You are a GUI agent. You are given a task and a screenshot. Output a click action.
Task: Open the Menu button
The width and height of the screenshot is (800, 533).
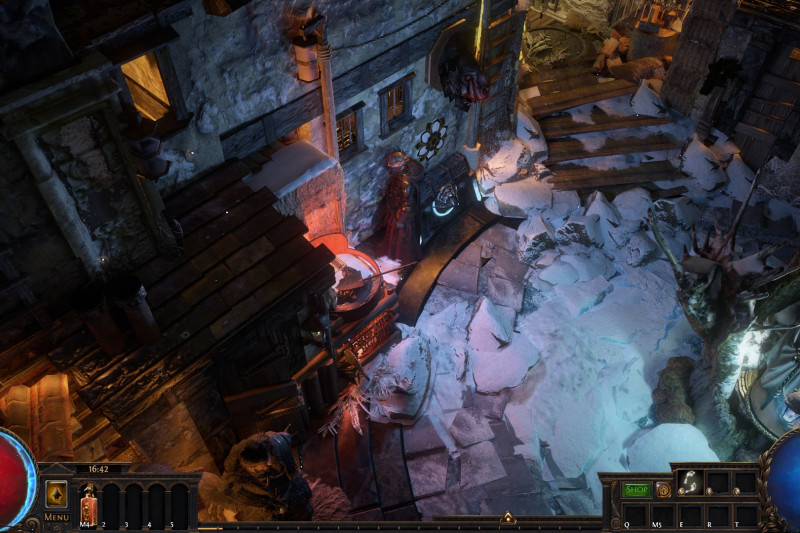coord(56,495)
